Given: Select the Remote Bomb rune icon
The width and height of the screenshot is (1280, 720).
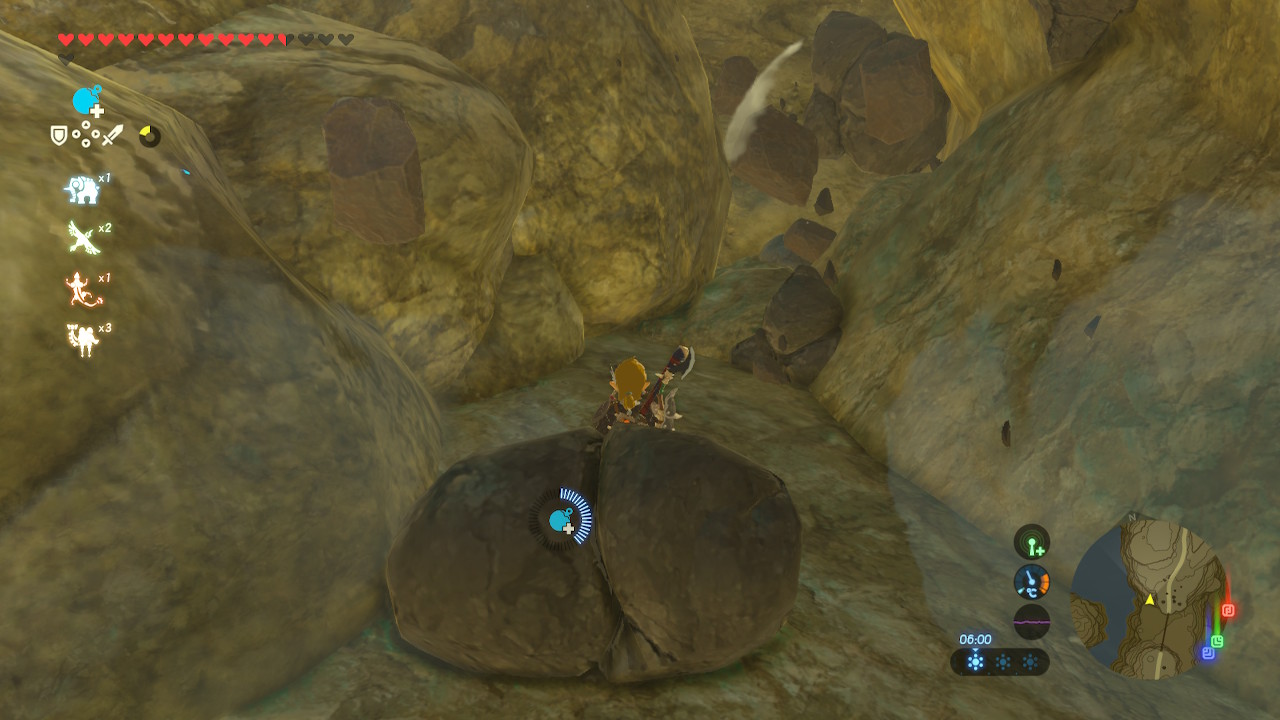Looking at the screenshot, I should click(87, 101).
